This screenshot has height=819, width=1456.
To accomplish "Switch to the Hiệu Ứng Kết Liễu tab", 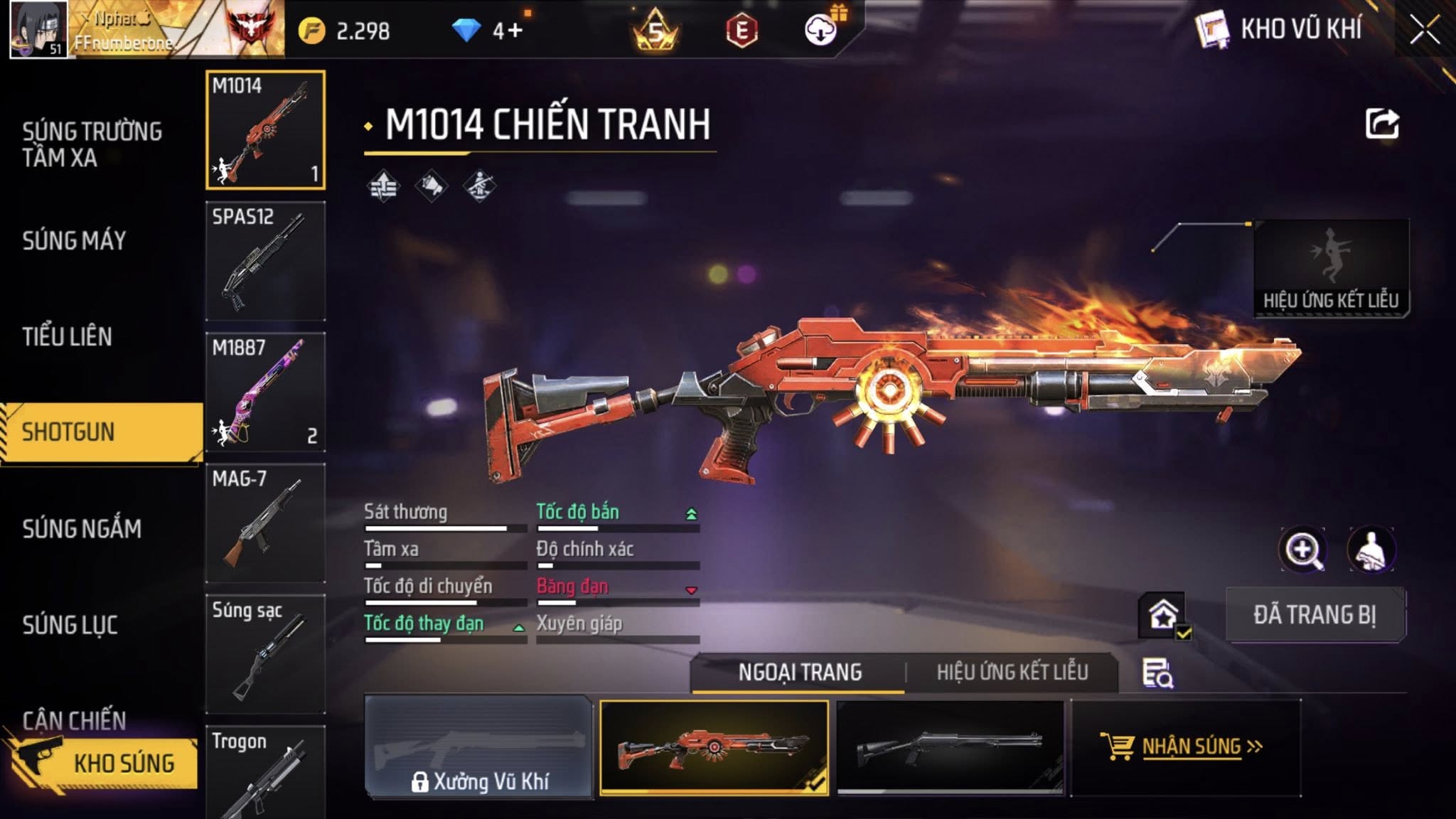I will click(1012, 673).
